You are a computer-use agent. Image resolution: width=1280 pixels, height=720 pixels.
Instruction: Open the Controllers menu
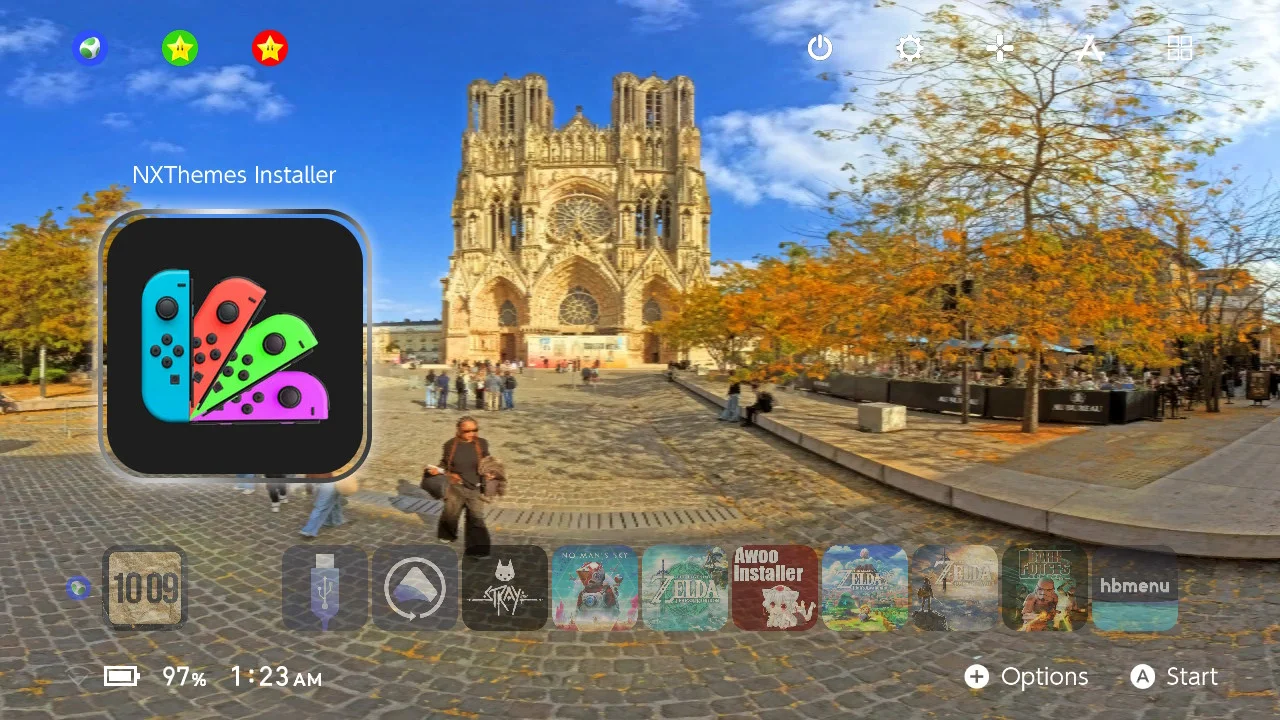click(x=999, y=48)
